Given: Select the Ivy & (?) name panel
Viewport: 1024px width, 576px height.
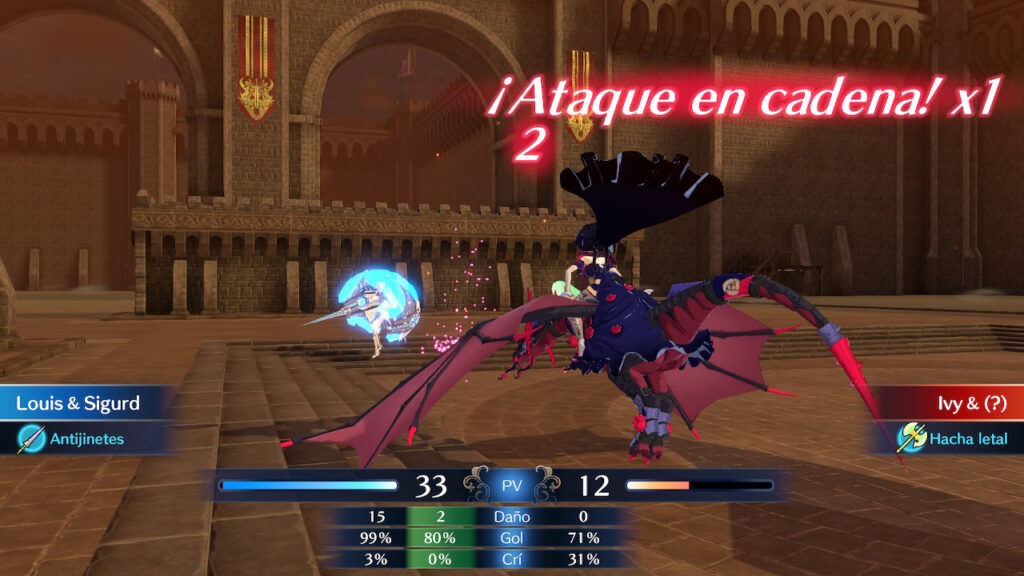Looking at the screenshot, I should [957, 404].
